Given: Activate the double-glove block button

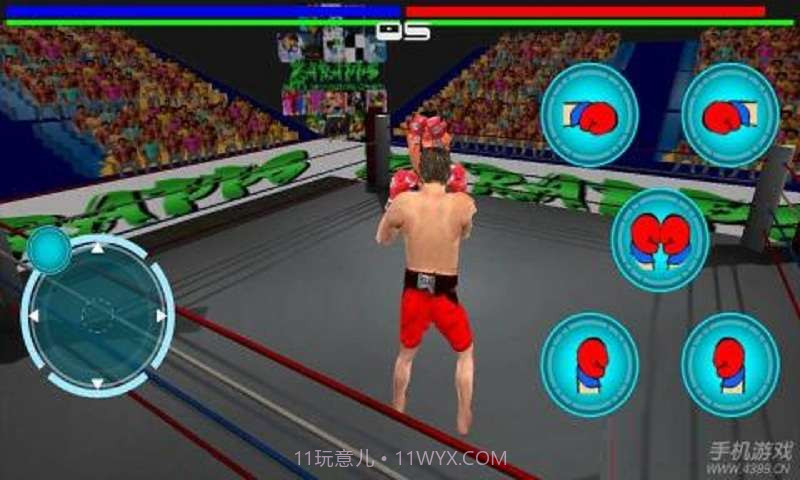Looking at the screenshot, I should point(660,240).
